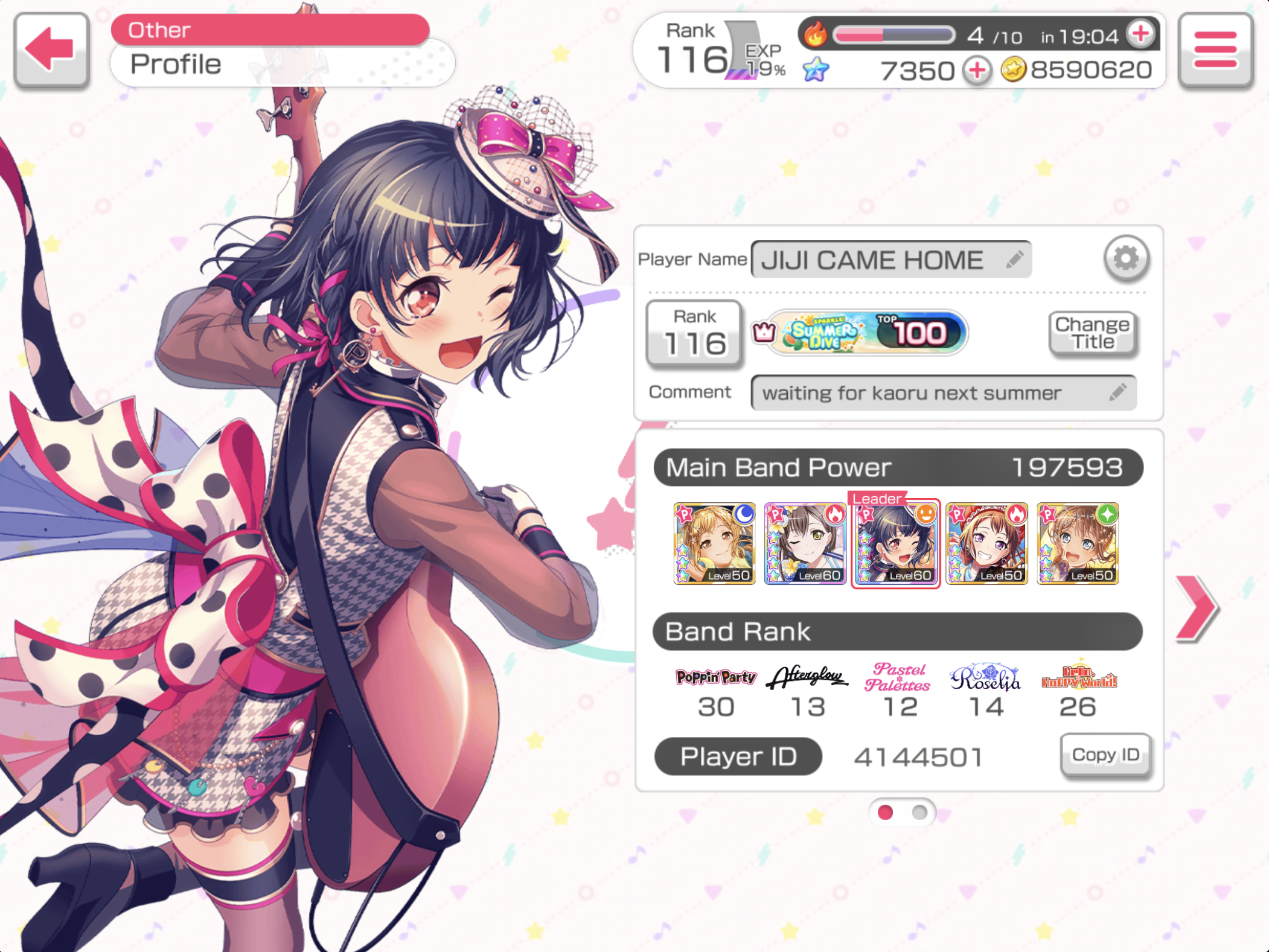Viewport: 1269px width, 952px height.
Task: Add more boost flames with plus button
Action: (x=1140, y=34)
